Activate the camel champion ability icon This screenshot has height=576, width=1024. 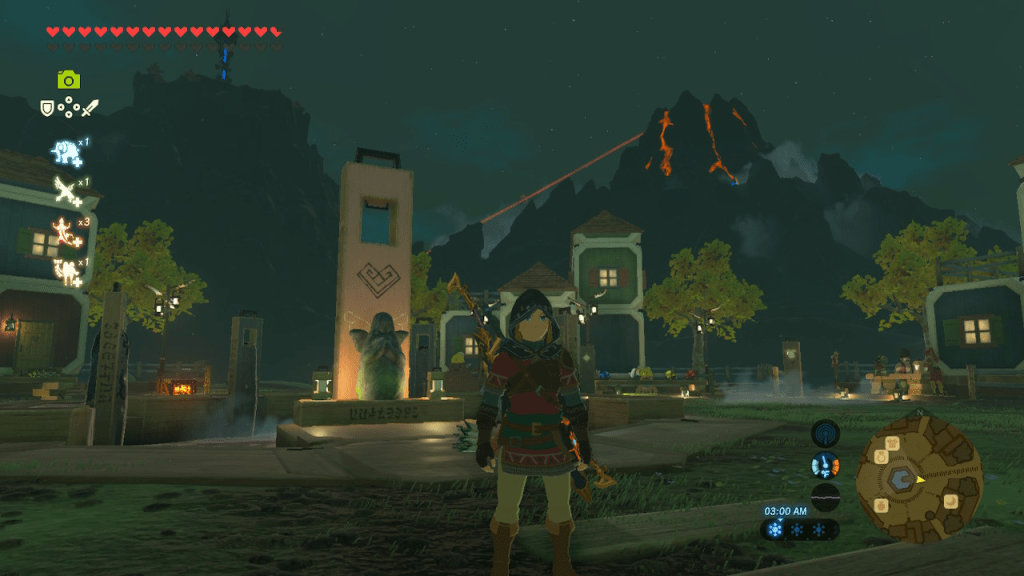67,268
